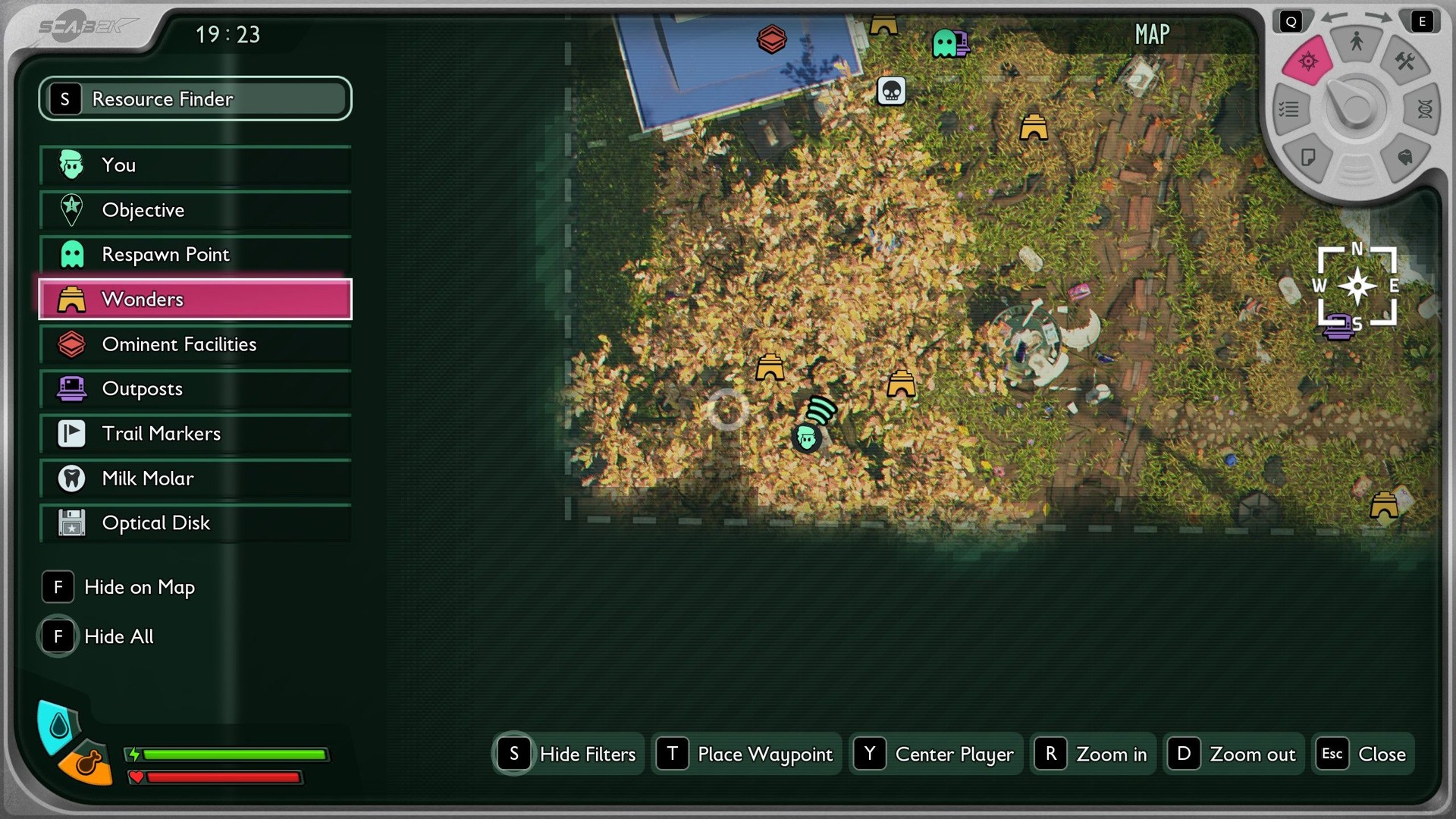Choose the Outposts filter entry
Screen dimensions: 1456x819
pos(195,389)
